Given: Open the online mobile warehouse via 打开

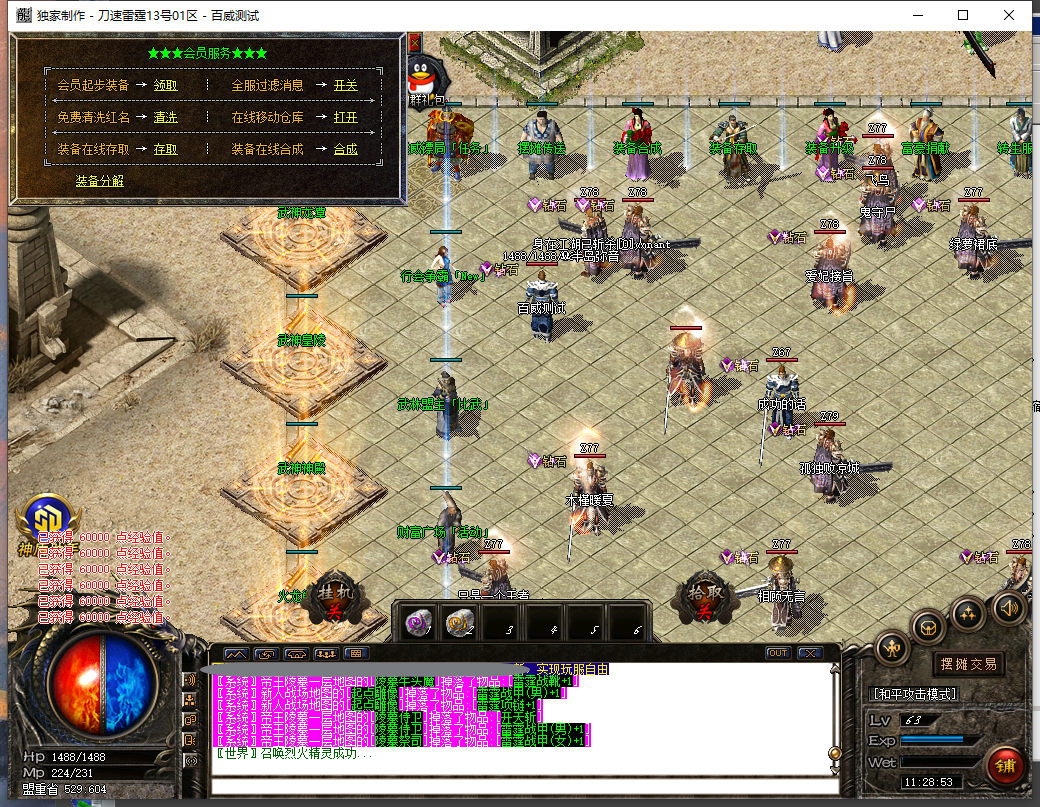Looking at the screenshot, I should coord(346,118).
